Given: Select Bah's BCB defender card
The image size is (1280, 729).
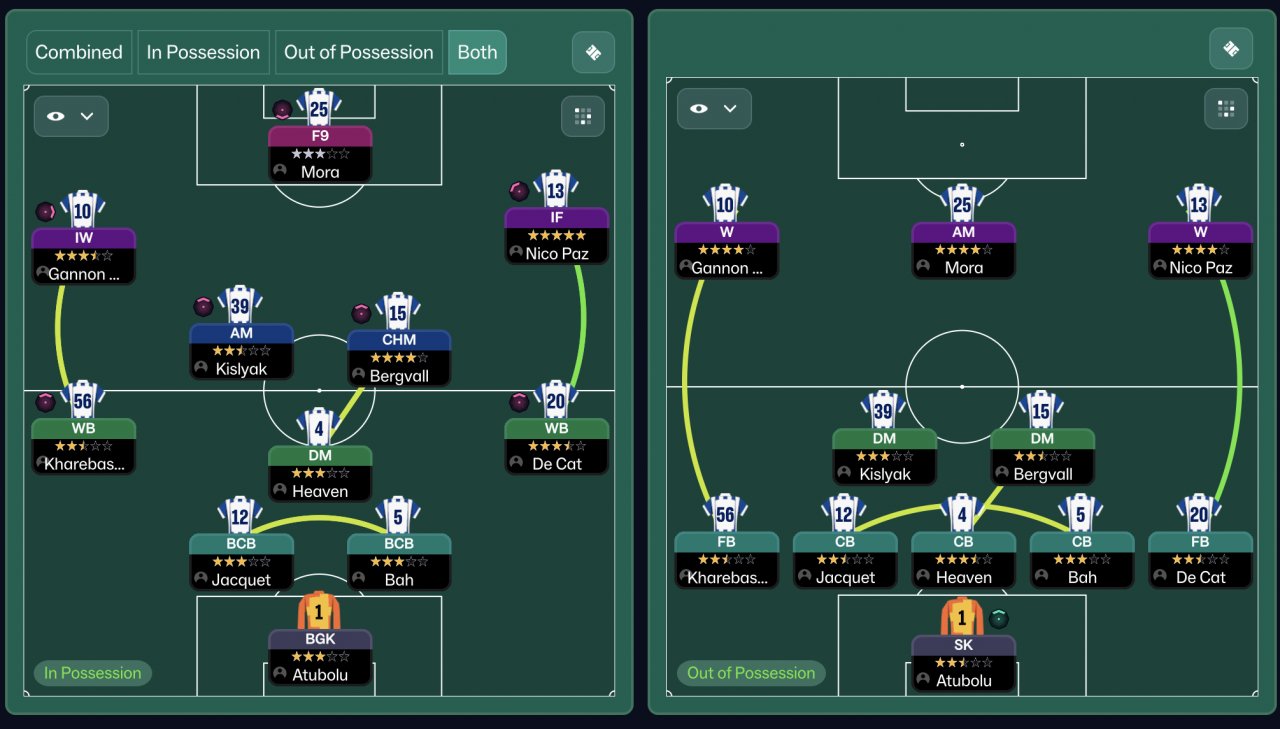Looking at the screenshot, I should pyautogui.click(x=399, y=562).
